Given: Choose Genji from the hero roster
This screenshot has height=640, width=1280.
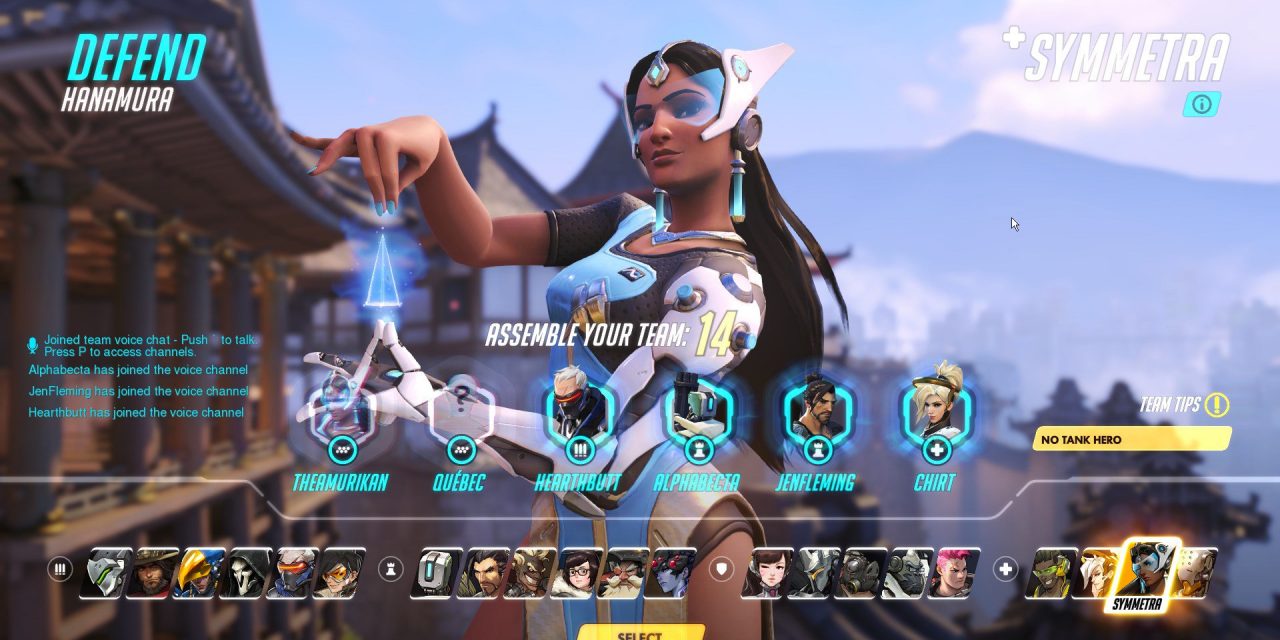Looking at the screenshot, I should (x=105, y=572).
